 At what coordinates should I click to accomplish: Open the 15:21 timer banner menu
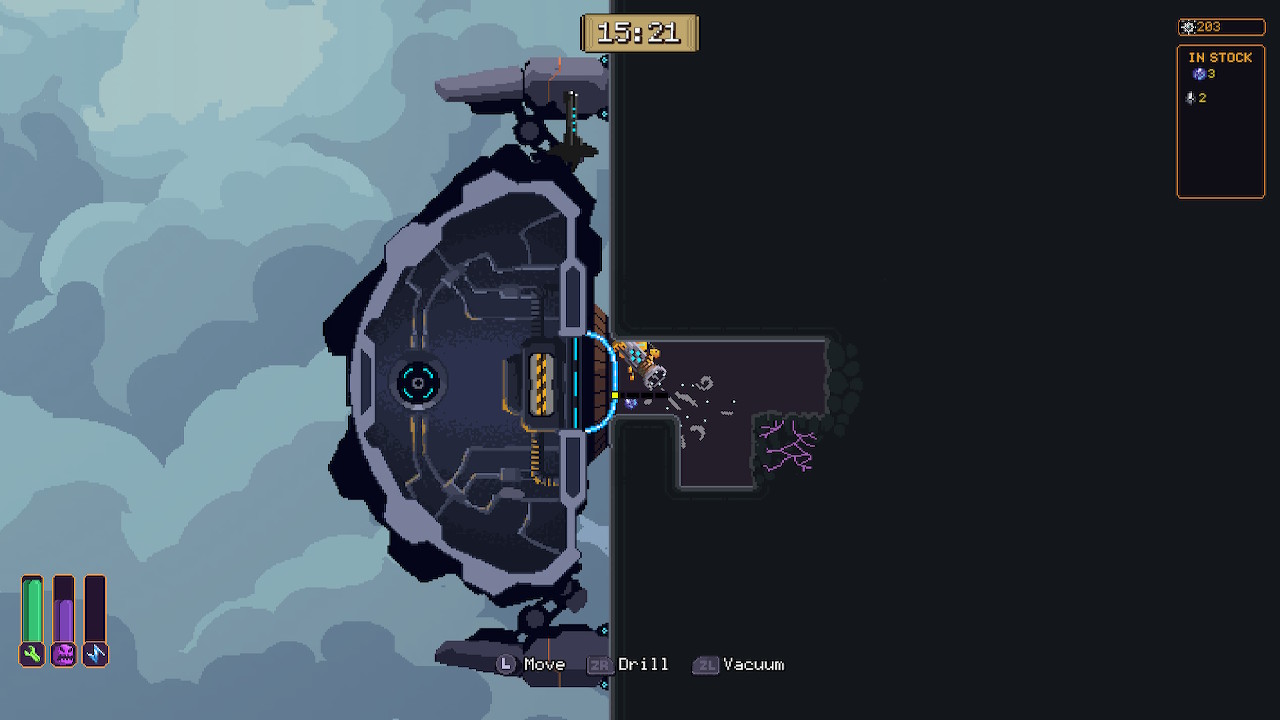click(640, 33)
